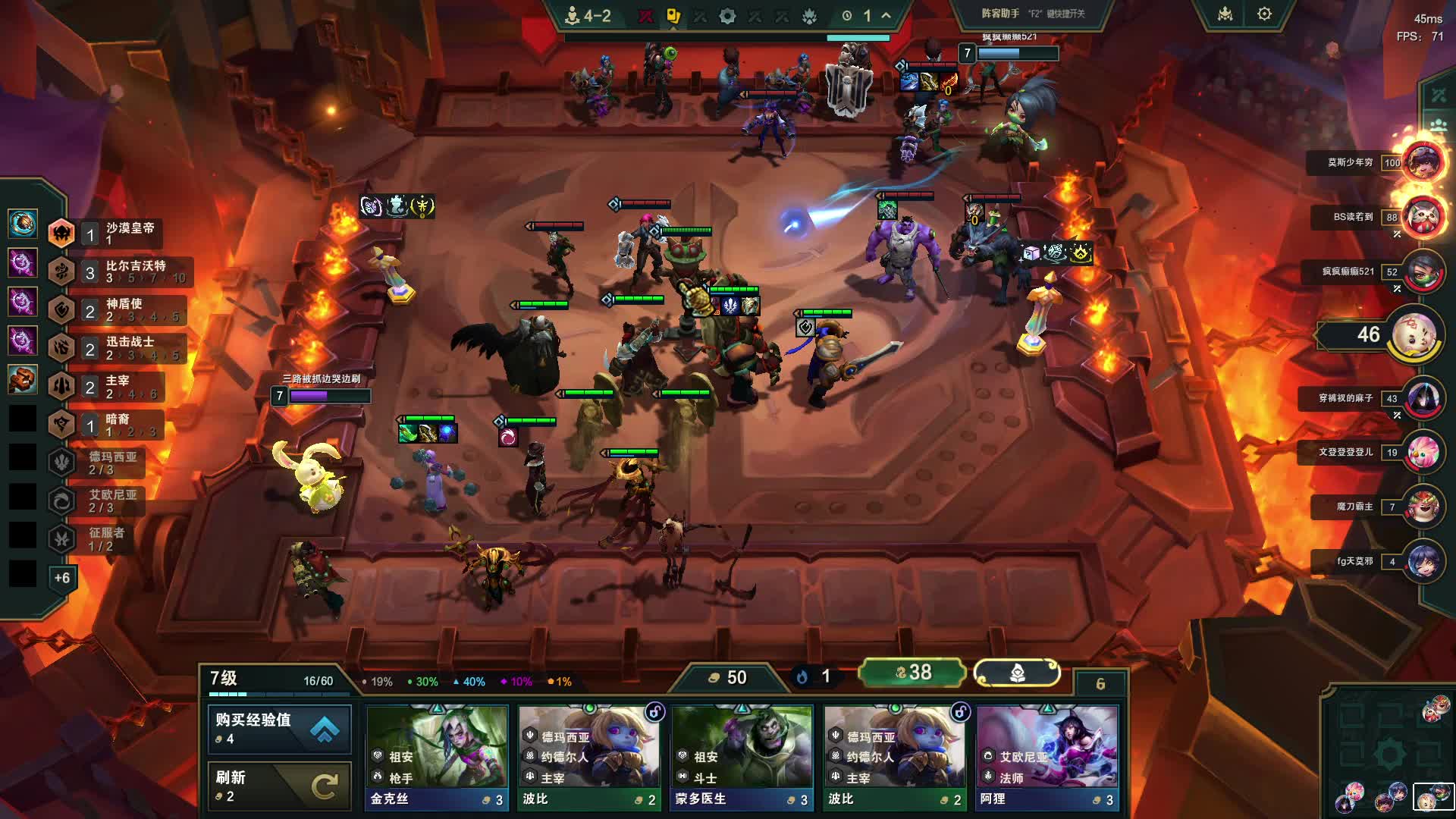
Task: Select the 比尔吉沃特 trait entry
Action: coord(121,271)
